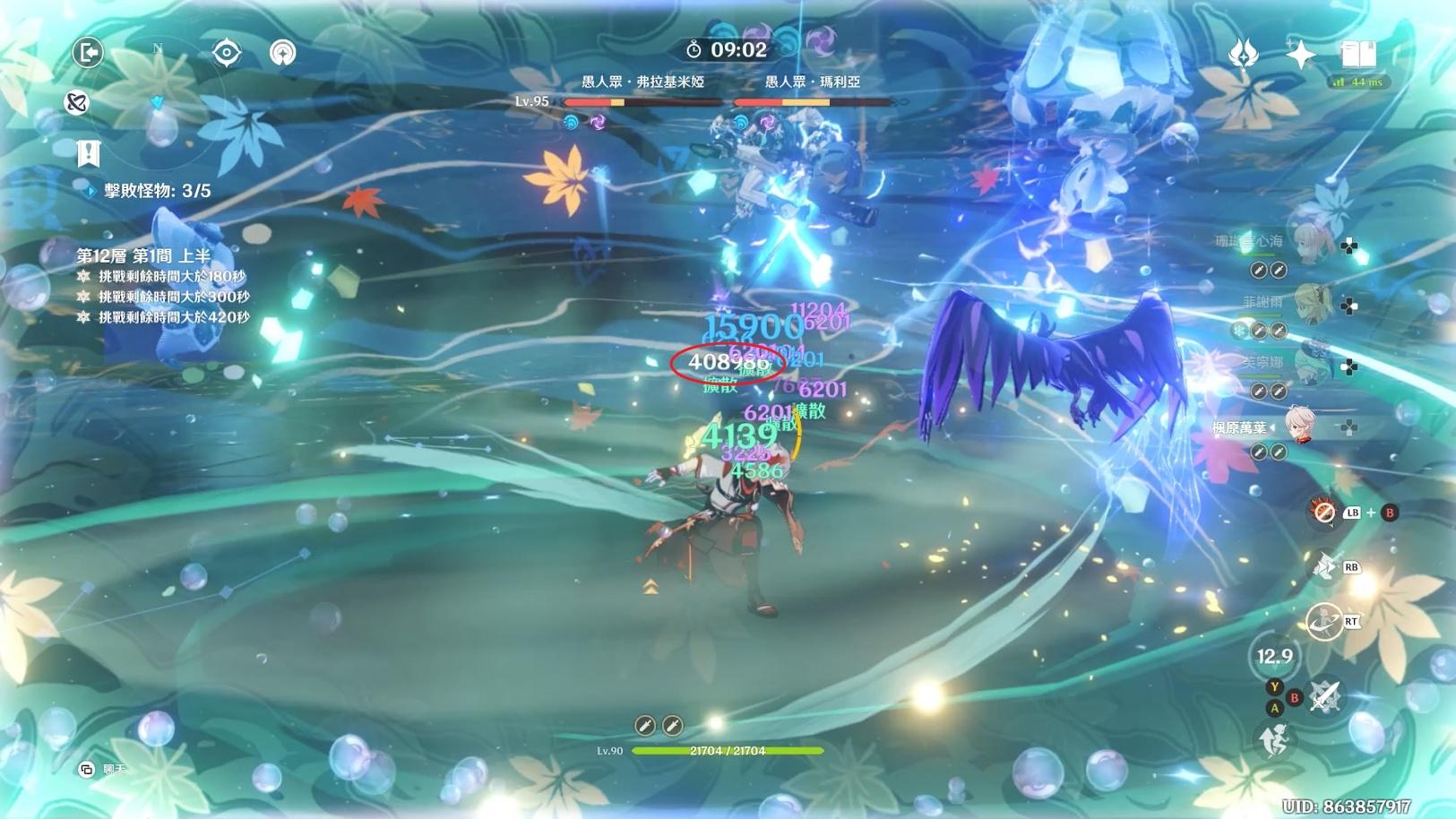Switch to party member 芙寧娜
The width and height of the screenshot is (1456, 819).
(x=1310, y=364)
